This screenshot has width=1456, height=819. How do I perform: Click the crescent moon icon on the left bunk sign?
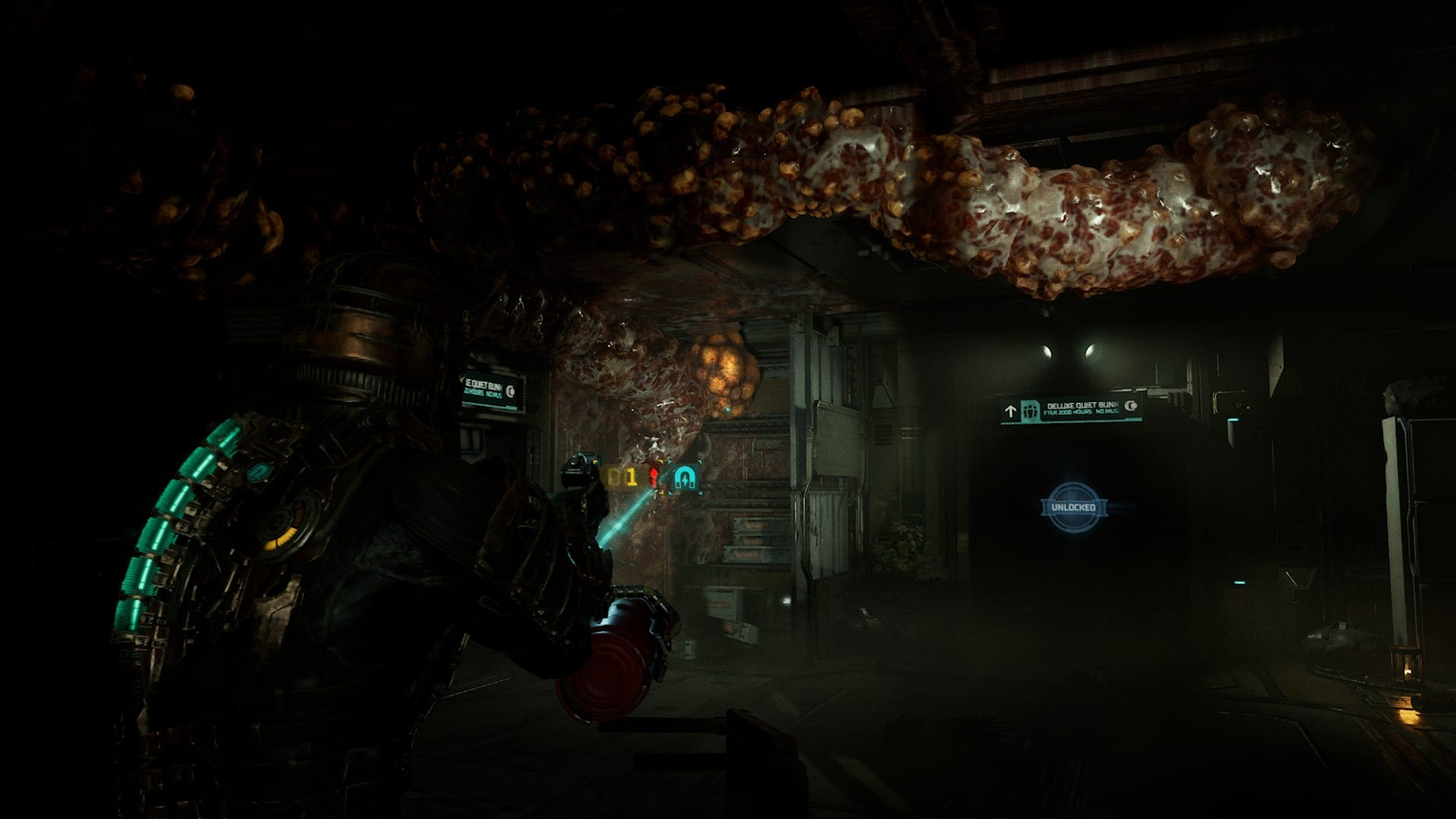coord(510,392)
